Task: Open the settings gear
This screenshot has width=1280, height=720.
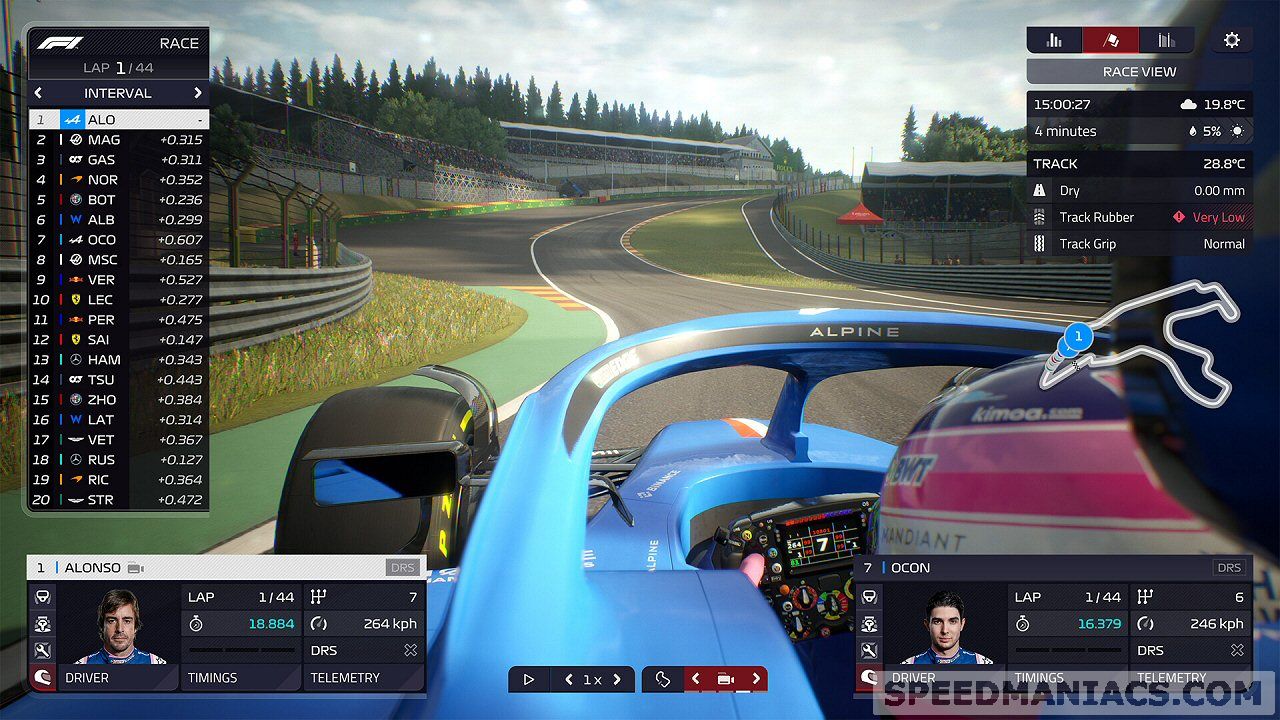Action: 1232,40
